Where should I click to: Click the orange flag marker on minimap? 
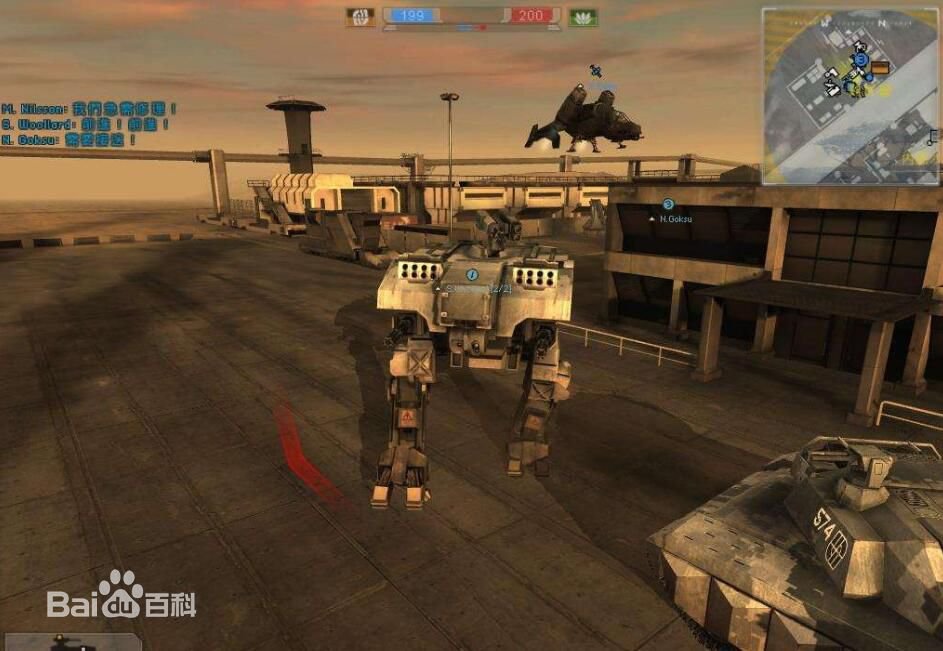pyautogui.click(x=880, y=68)
